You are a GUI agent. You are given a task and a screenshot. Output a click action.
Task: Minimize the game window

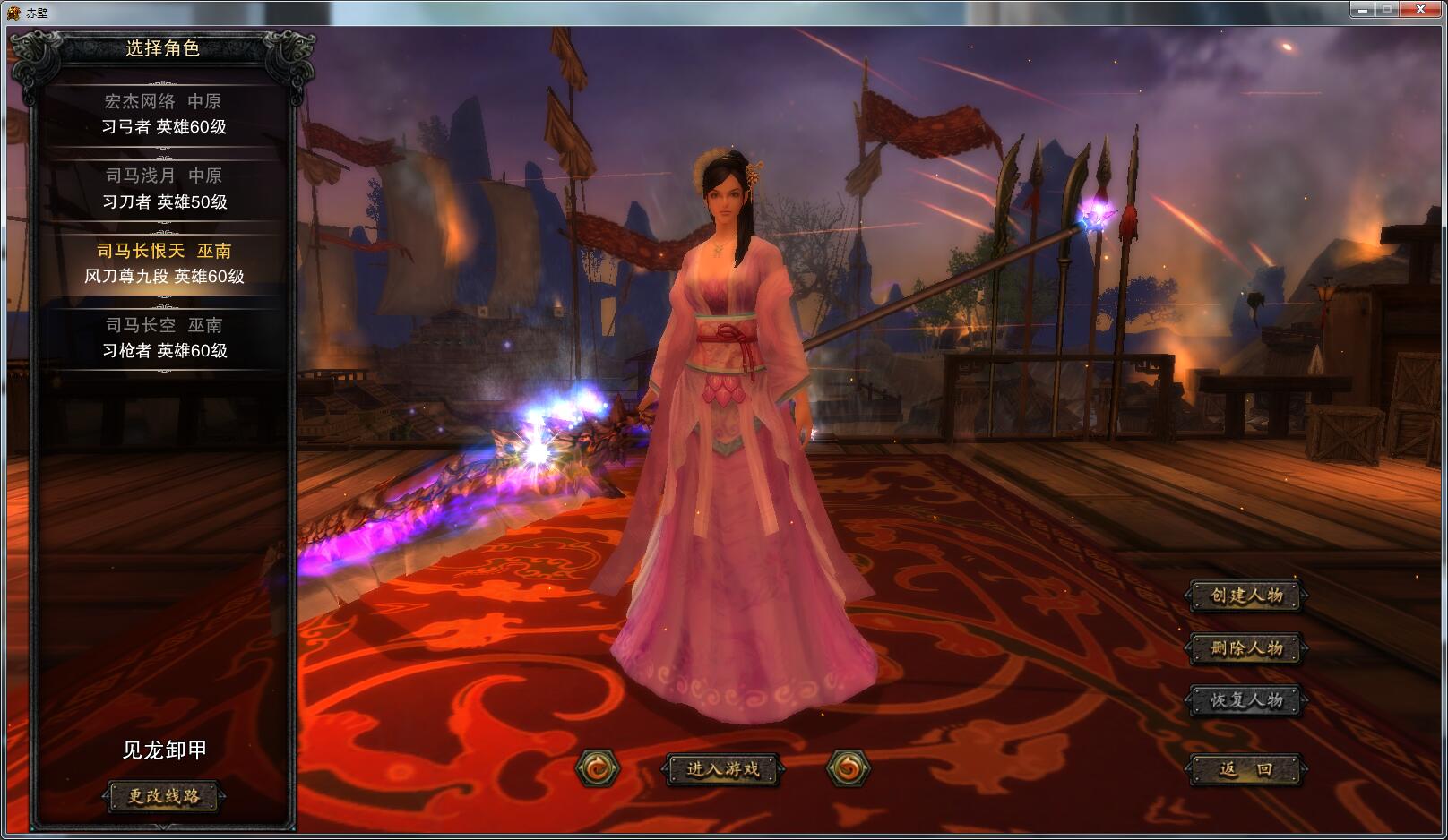pyautogui.click(x=1362, y=10)
